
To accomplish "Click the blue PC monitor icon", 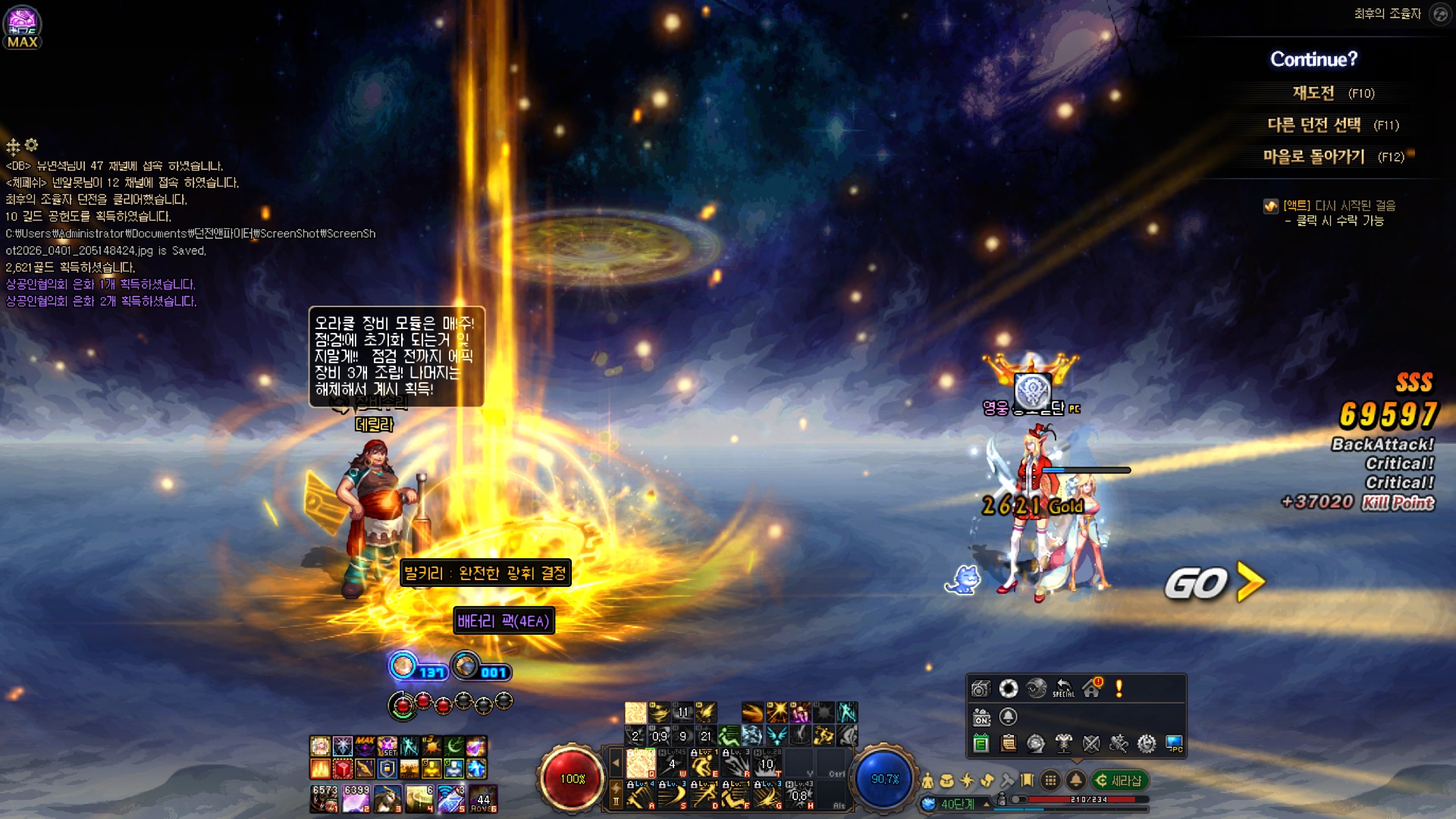I will [1174, 744].
